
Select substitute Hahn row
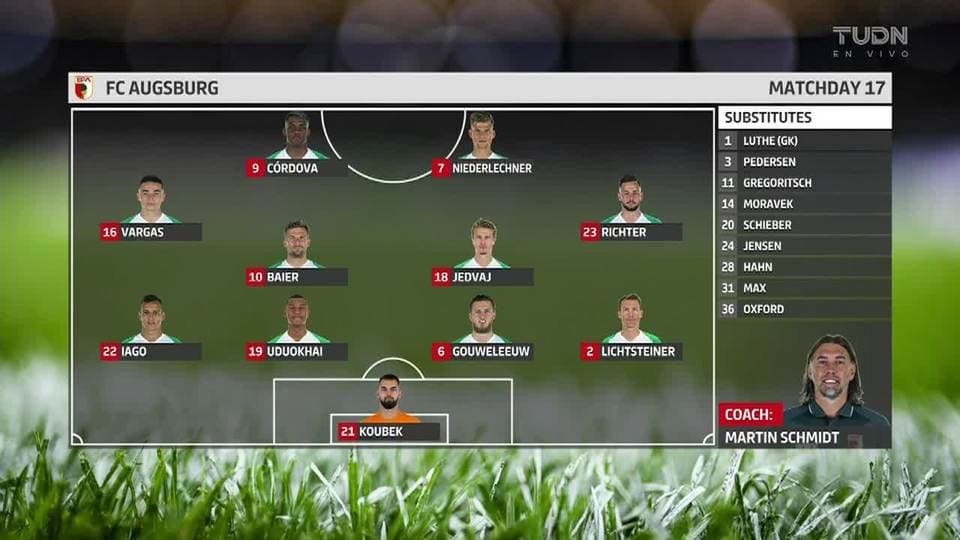[x=804, y=267]
